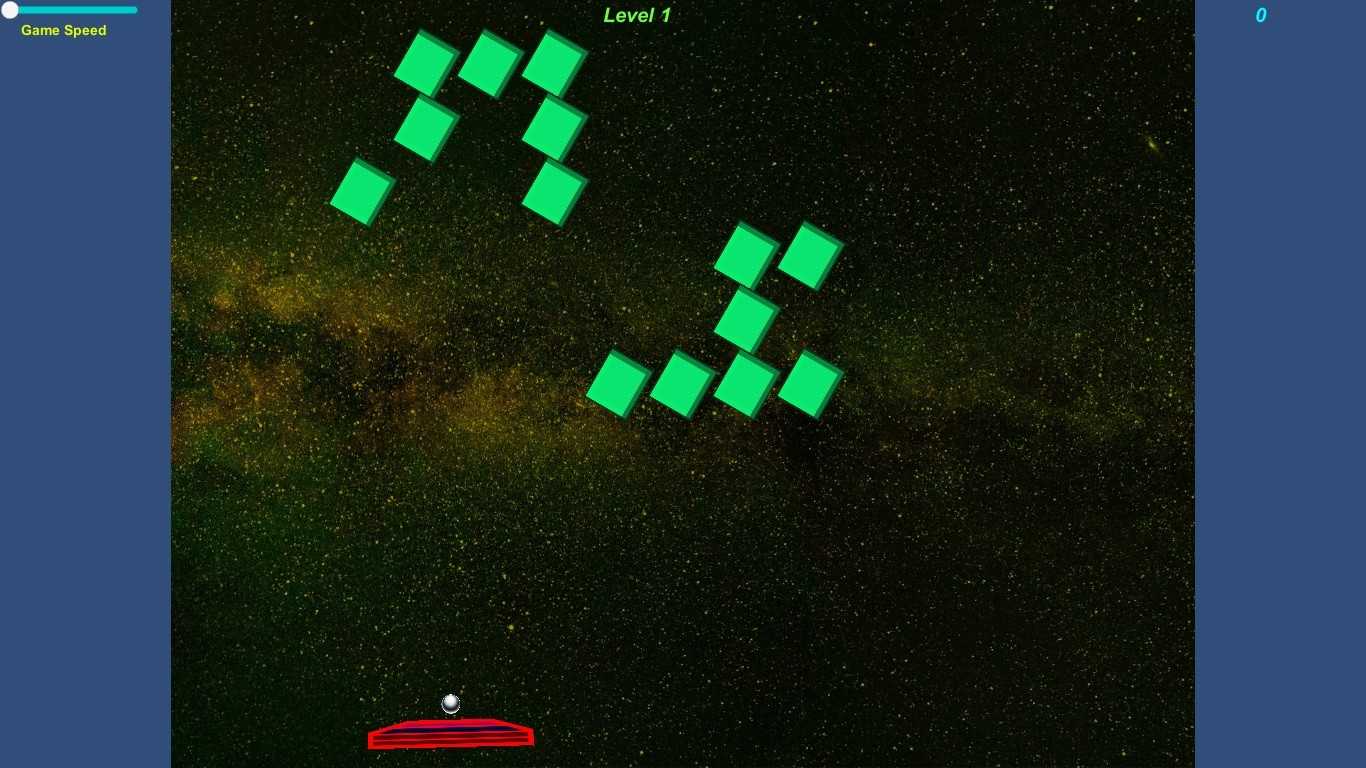Click the cyan score counter showing 0
1366x768 pixels.
point(1260,15)
